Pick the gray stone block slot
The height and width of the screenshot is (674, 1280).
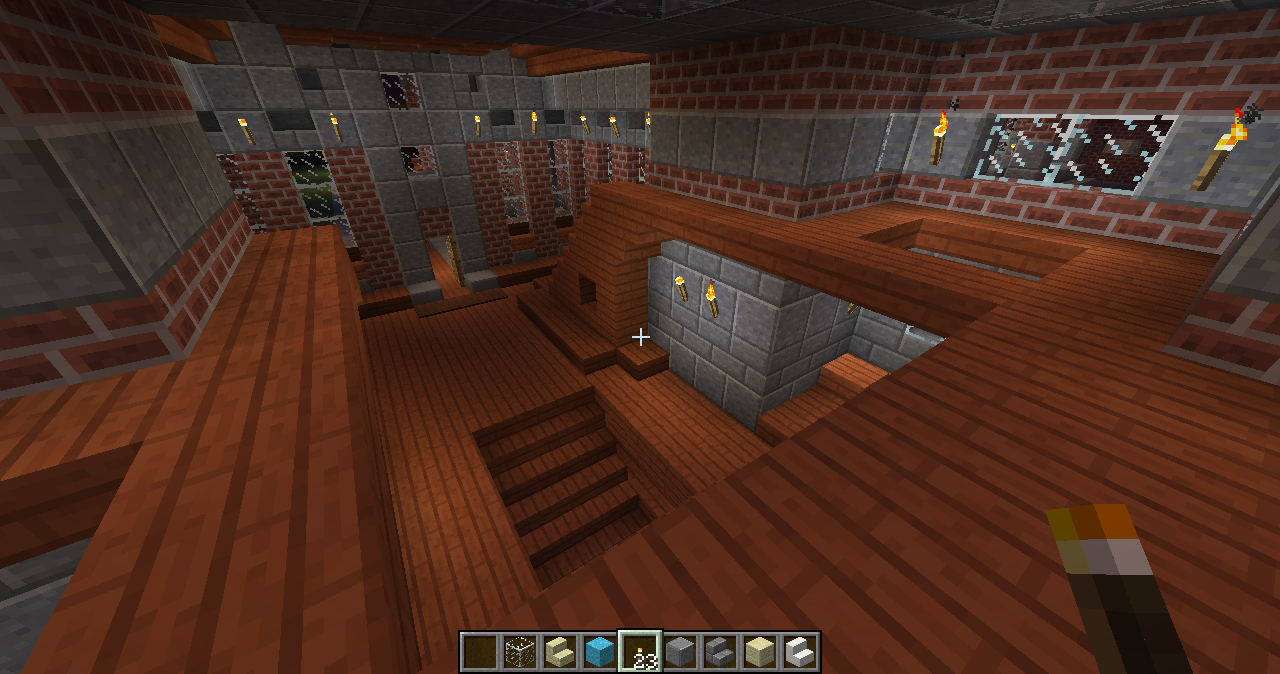pyautogui.click(x=680, y=652)
